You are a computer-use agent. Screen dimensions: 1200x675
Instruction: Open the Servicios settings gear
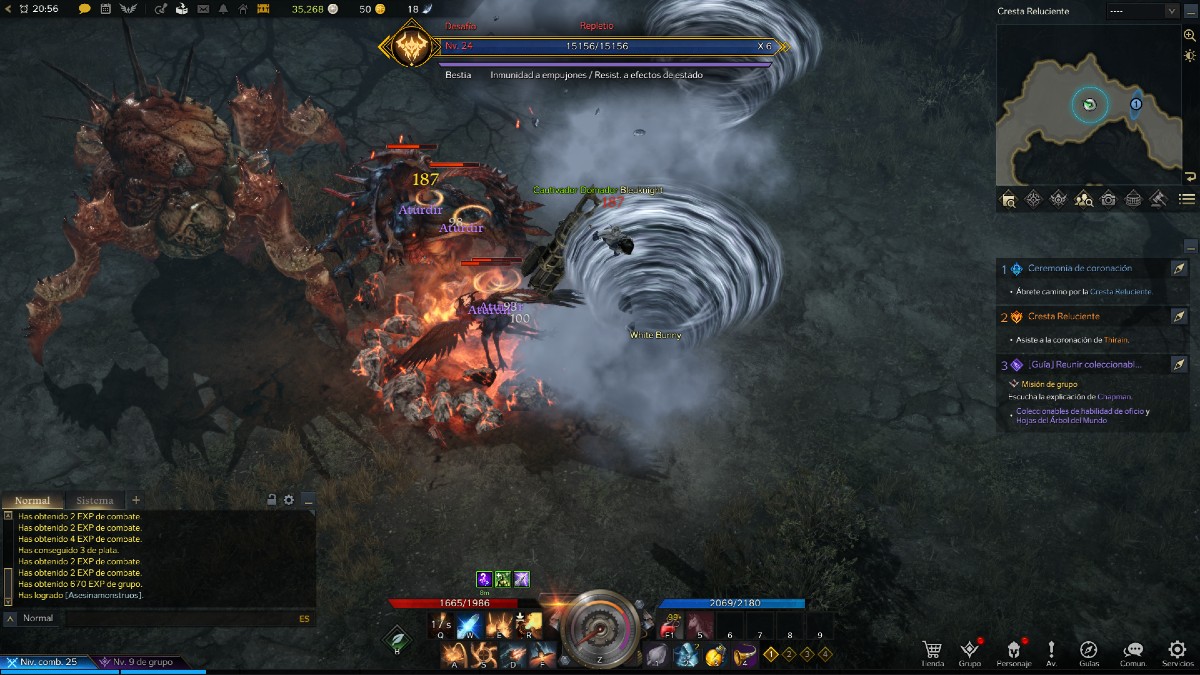[x=1177, y=651]
